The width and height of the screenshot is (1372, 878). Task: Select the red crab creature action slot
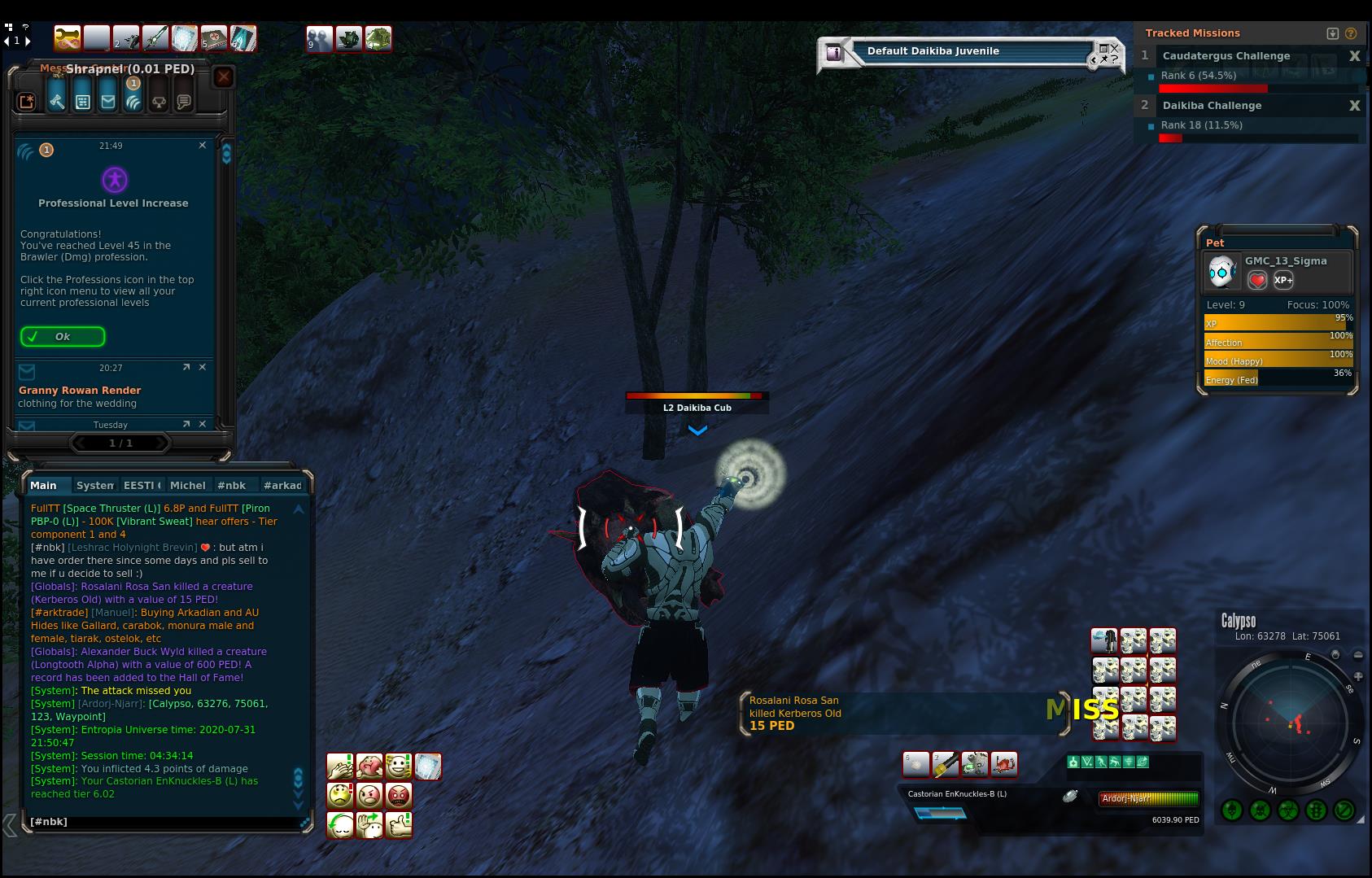(1004, 764)
